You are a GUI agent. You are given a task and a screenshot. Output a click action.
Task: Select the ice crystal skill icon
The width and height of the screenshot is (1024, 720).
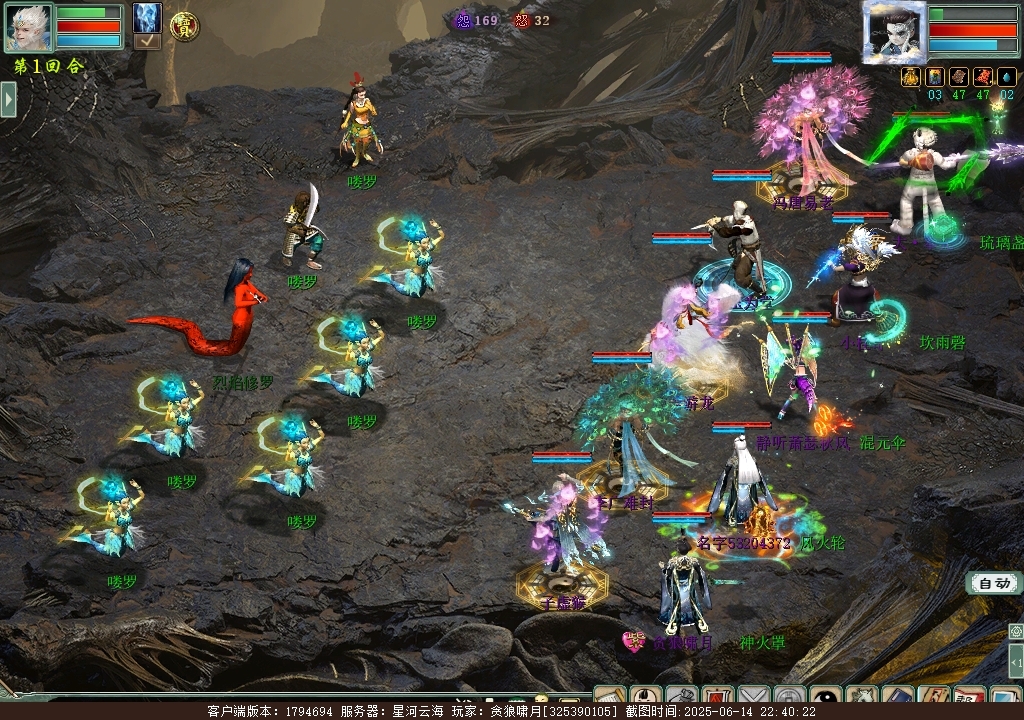[x=147, y=17]
